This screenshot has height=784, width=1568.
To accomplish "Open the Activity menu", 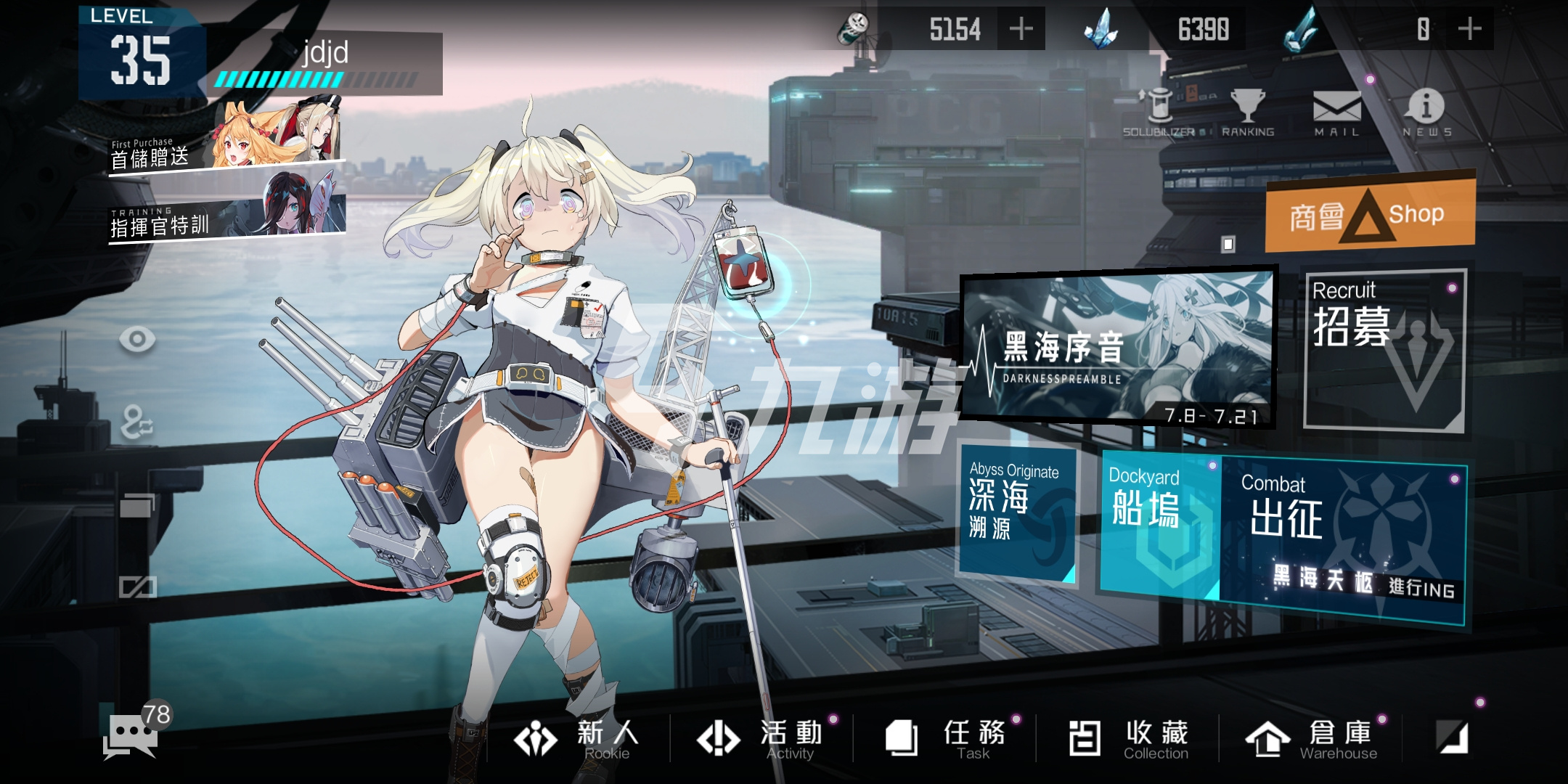I will click(761, 739).
